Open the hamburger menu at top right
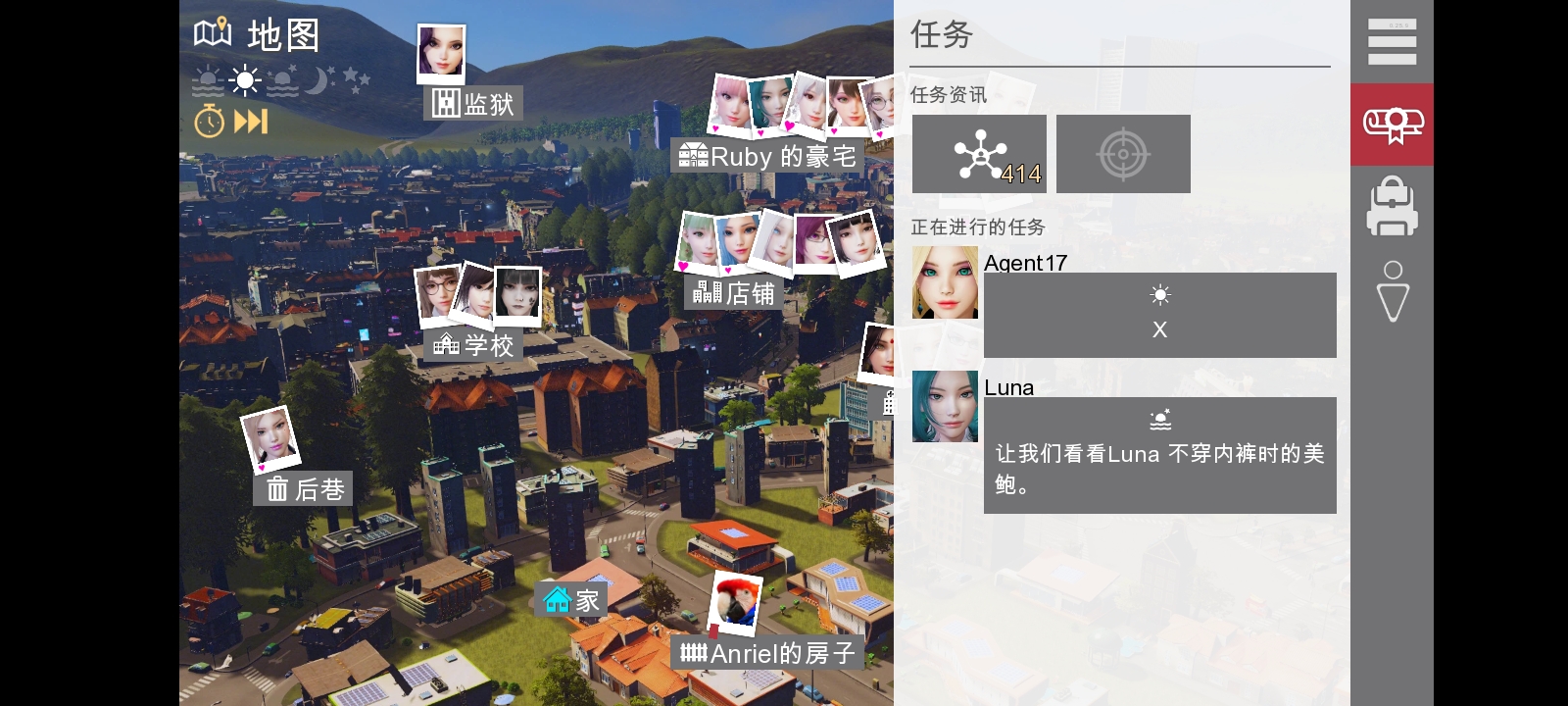Image resolution: width=1568 pixels, height=706 pixels. pos(1392,41)
